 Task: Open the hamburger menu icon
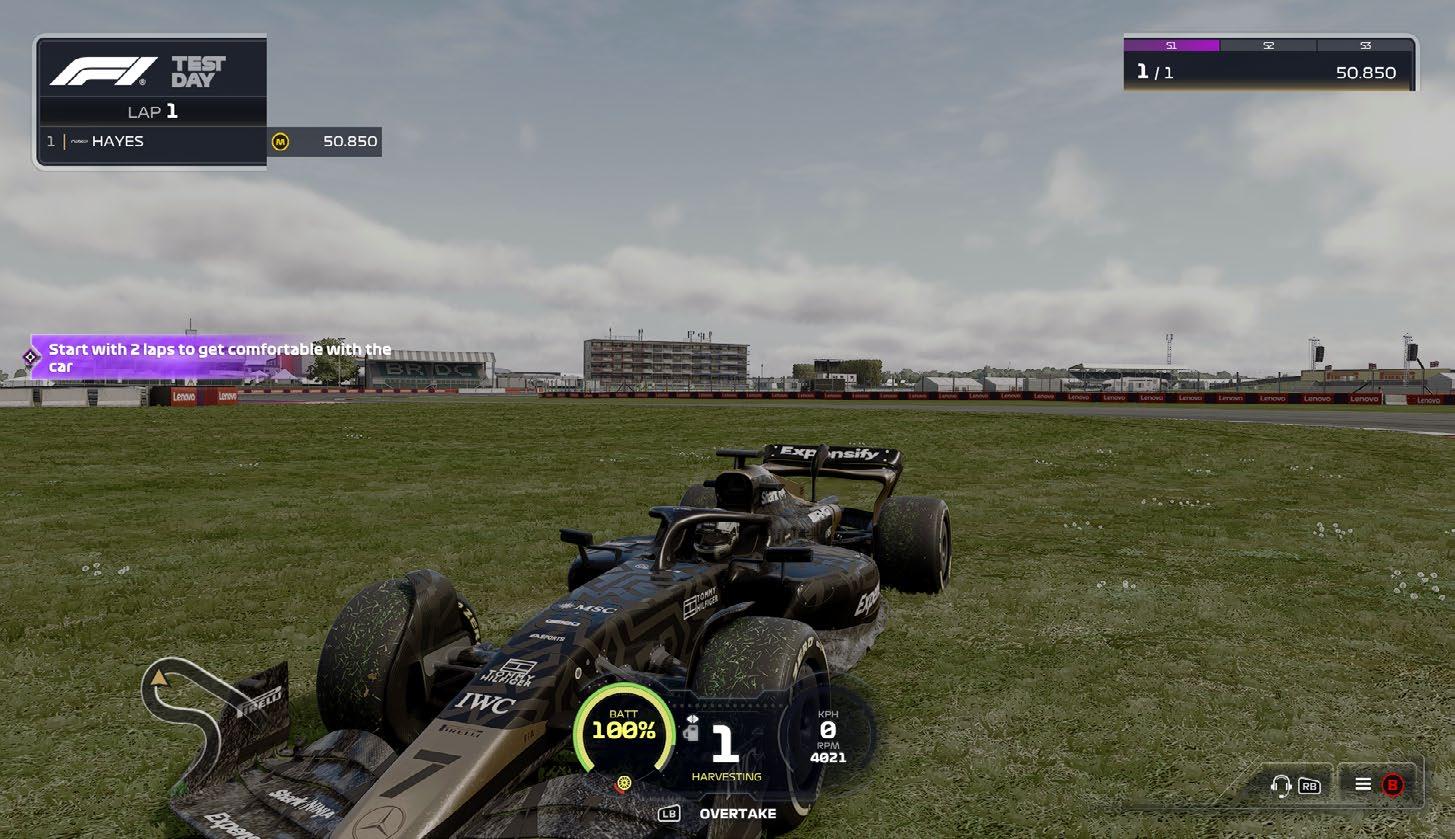(x=1362, y=784)
